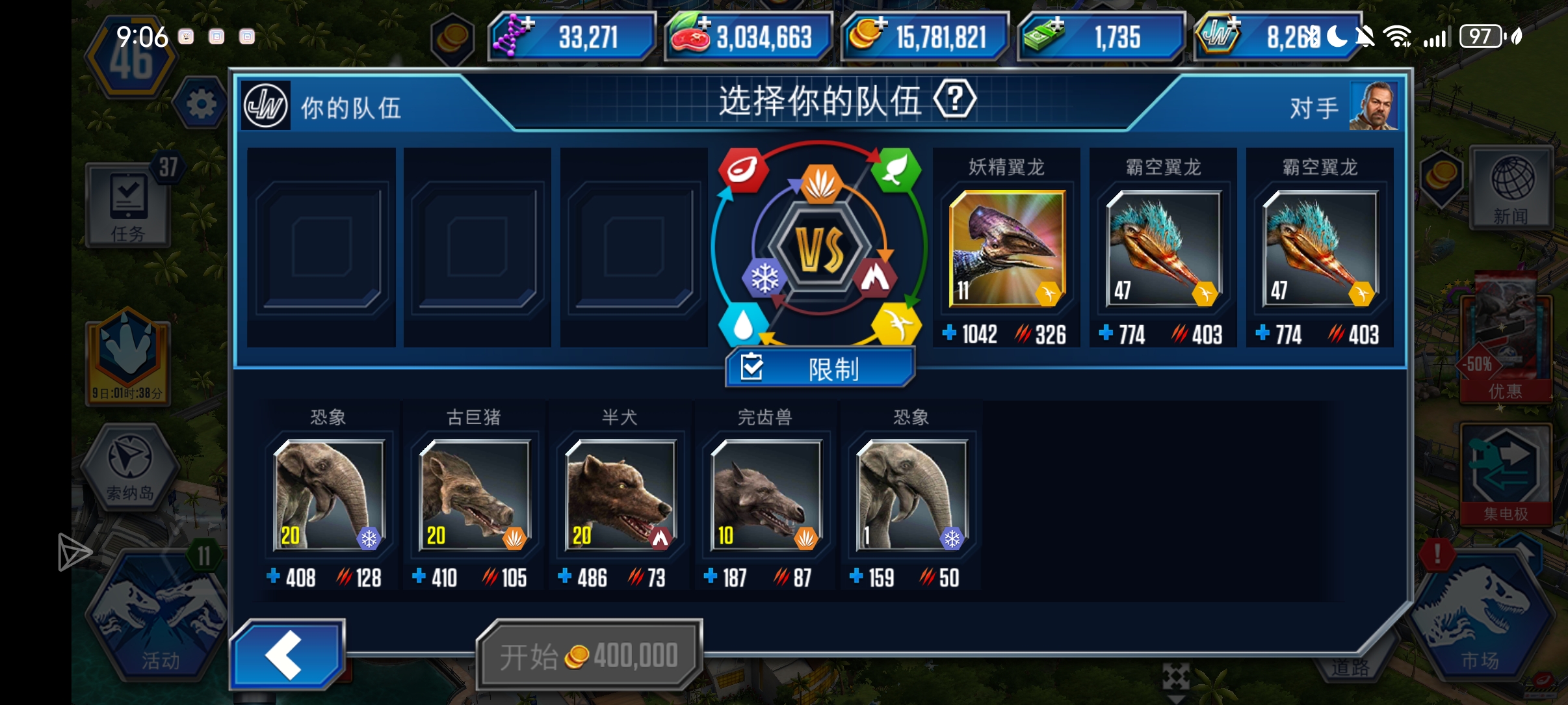Viewport: 1568px width, 705px height.
Task: Select the level 20 古巨猪 creature card
Action: 475,495
